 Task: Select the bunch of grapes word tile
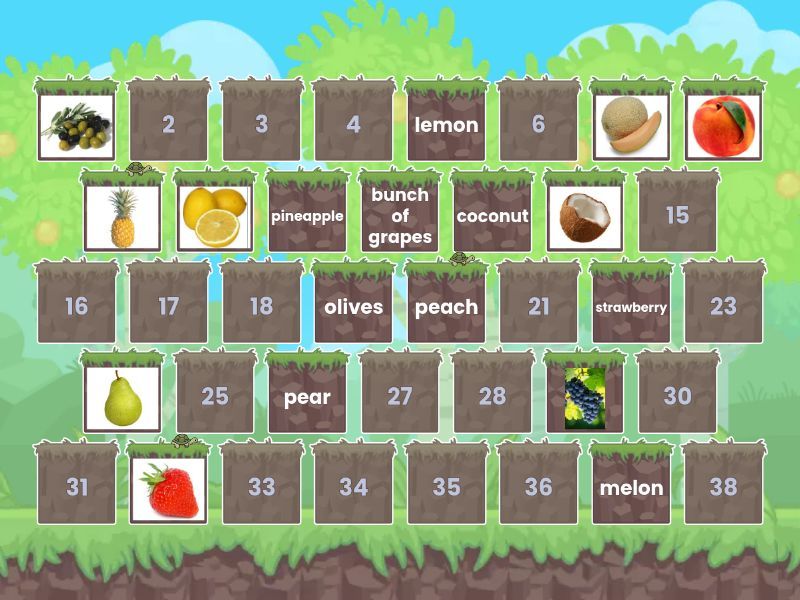tap(400, 216)
